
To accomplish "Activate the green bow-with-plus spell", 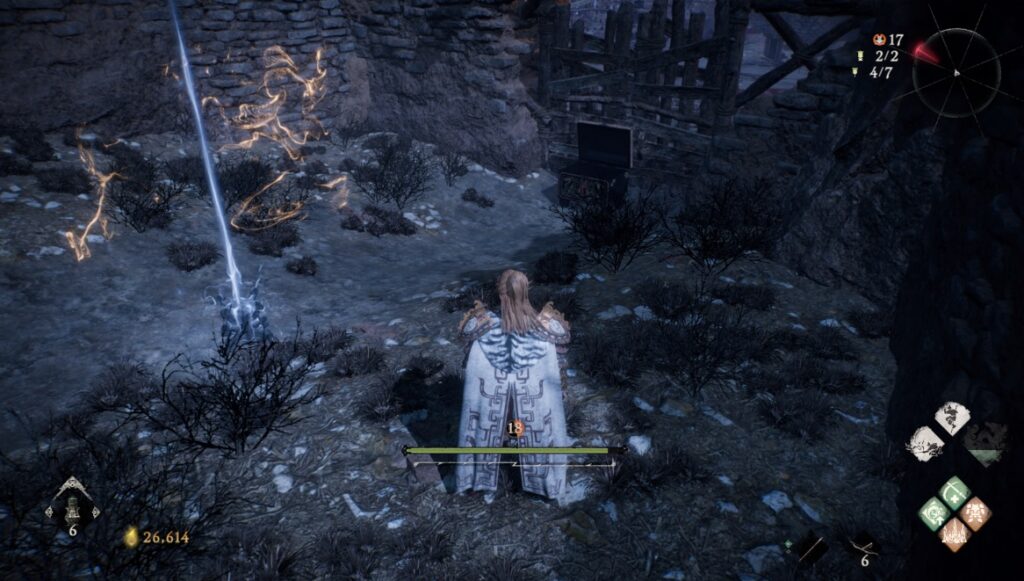I will [955, 490].
